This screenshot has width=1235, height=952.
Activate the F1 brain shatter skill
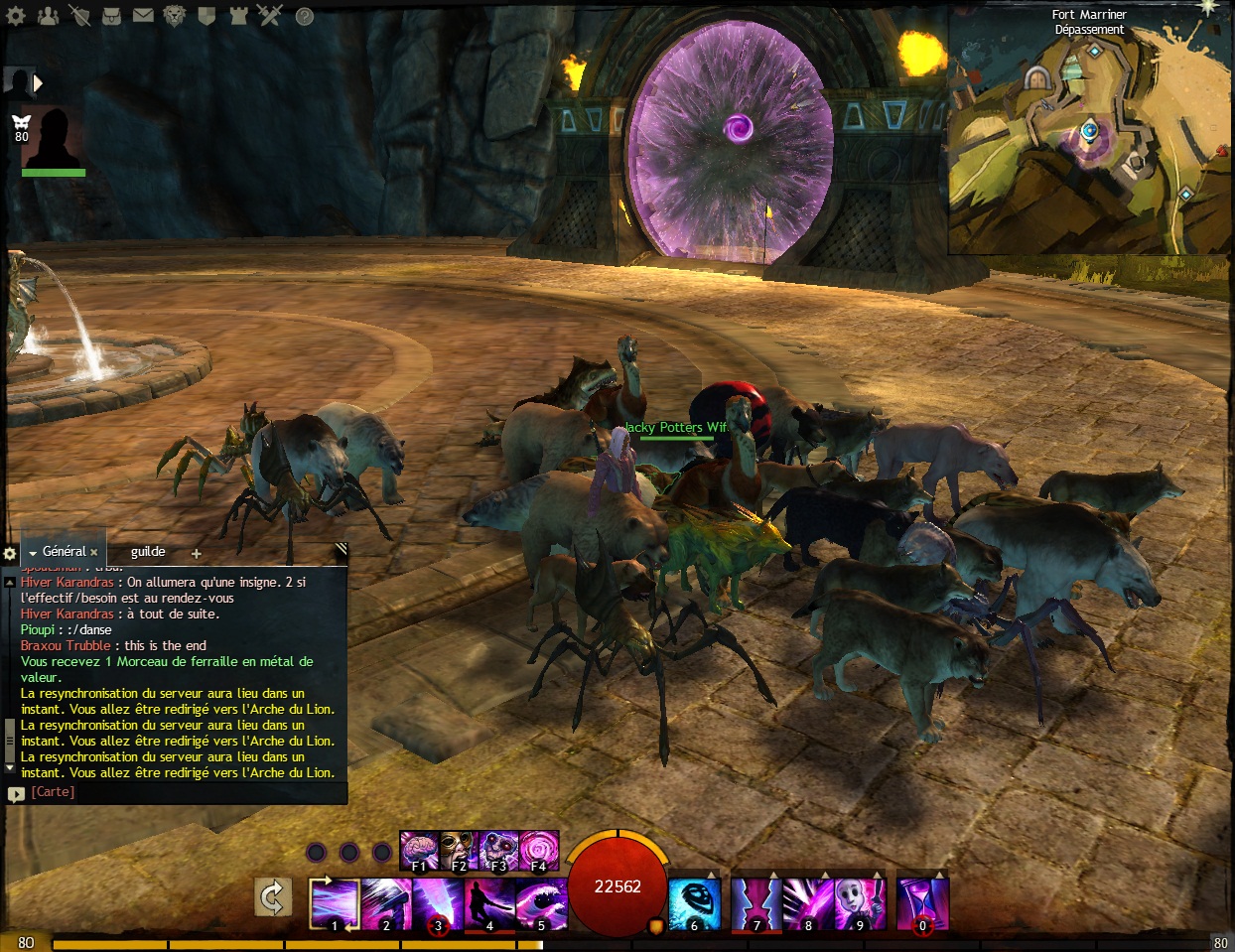[x=419, y=852]
